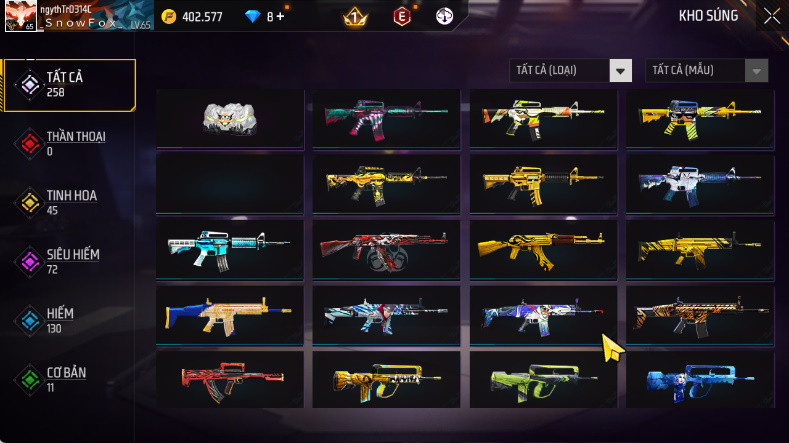Pick the blue FAMAS skin

click(700, 379)
